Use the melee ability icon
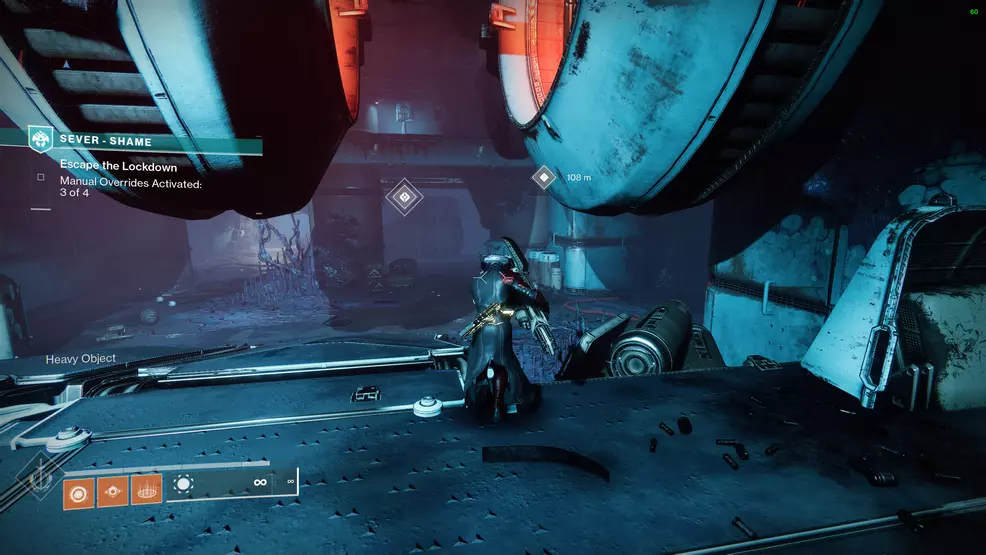The width and height of the screenshot is (986, 555). click(x=113, y=490)
